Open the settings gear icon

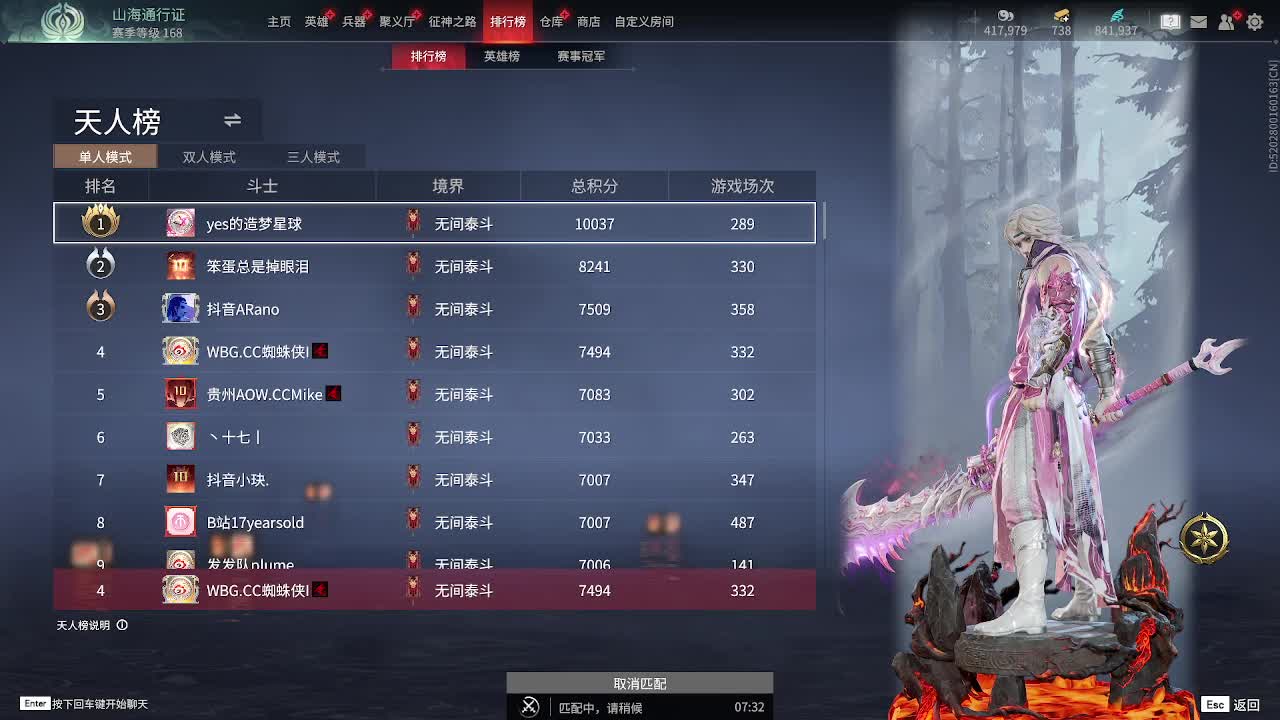pyautogui.click(x=1254, y=20)
